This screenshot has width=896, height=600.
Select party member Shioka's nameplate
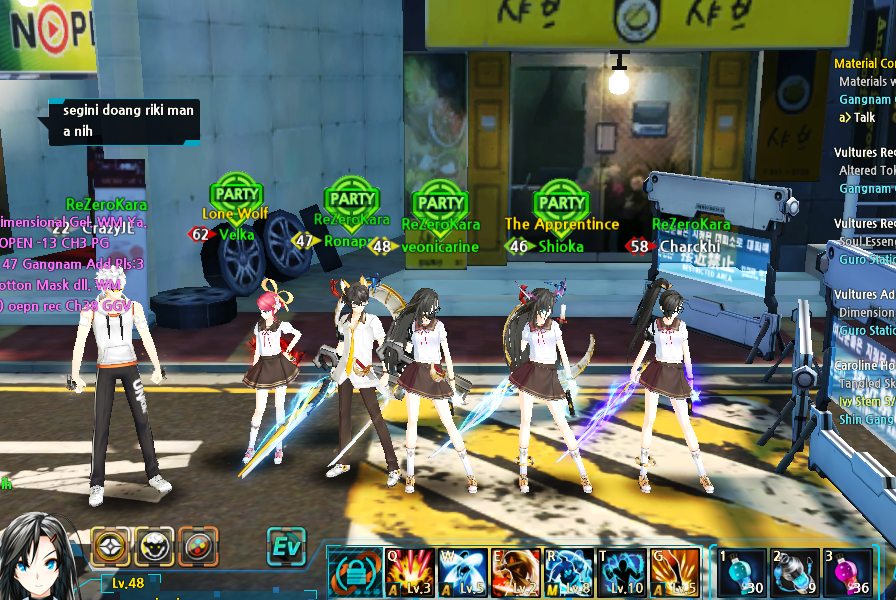[560, 247]
